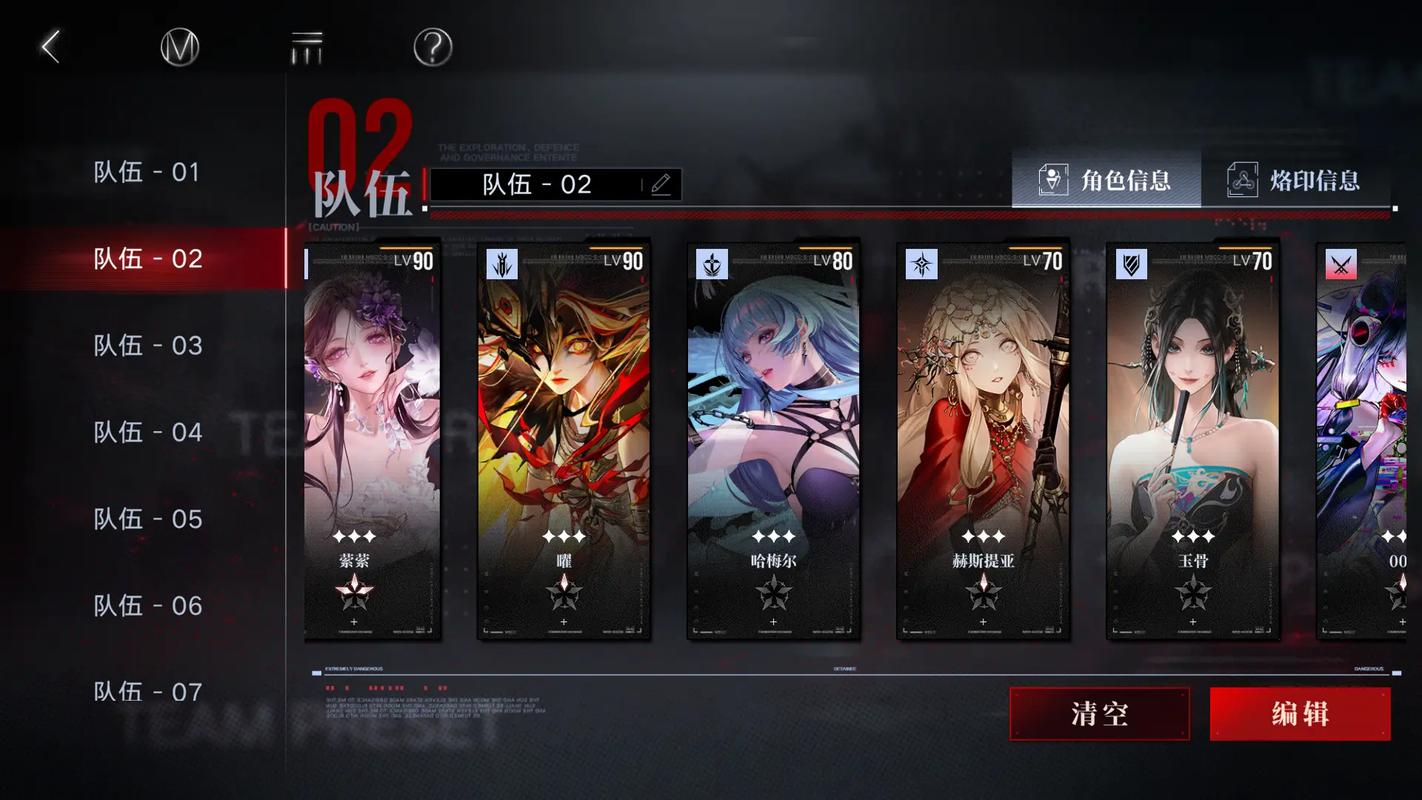1422x800 pixels.
Task: Click the anchor emblem on 哈梅尔's card
Action: coord(711,262)
